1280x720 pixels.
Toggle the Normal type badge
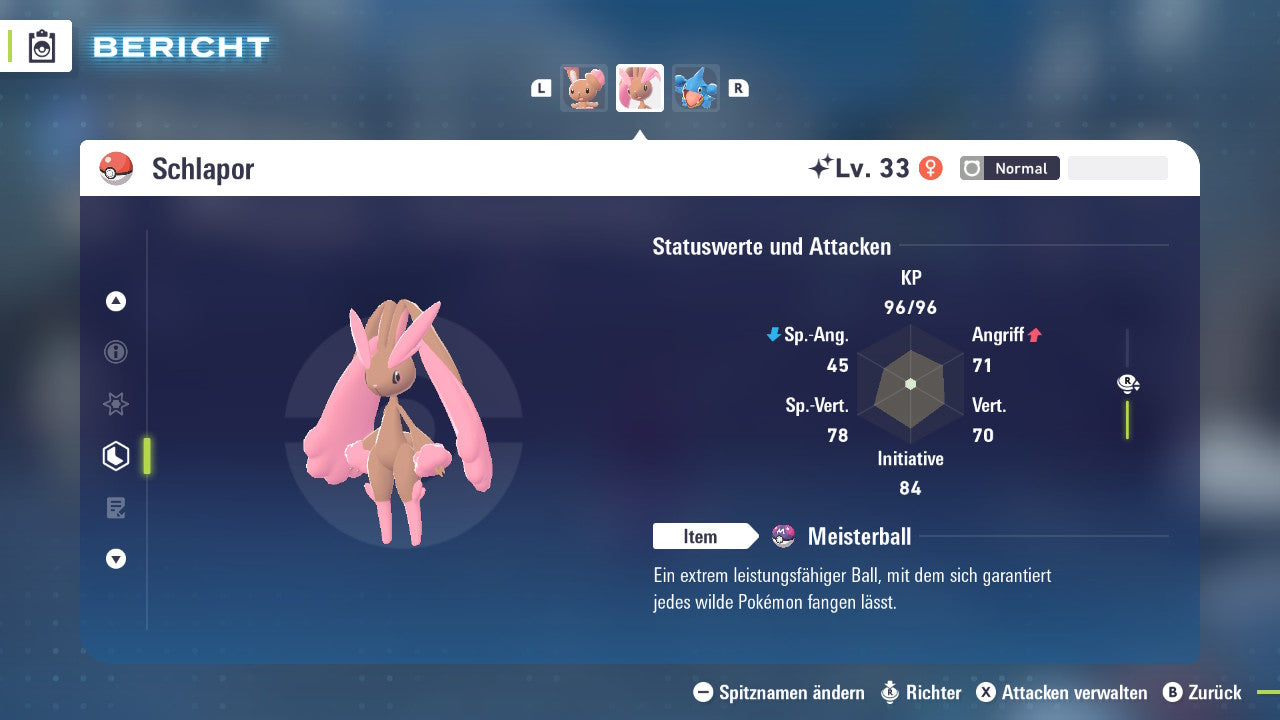tap(1009, 168)
